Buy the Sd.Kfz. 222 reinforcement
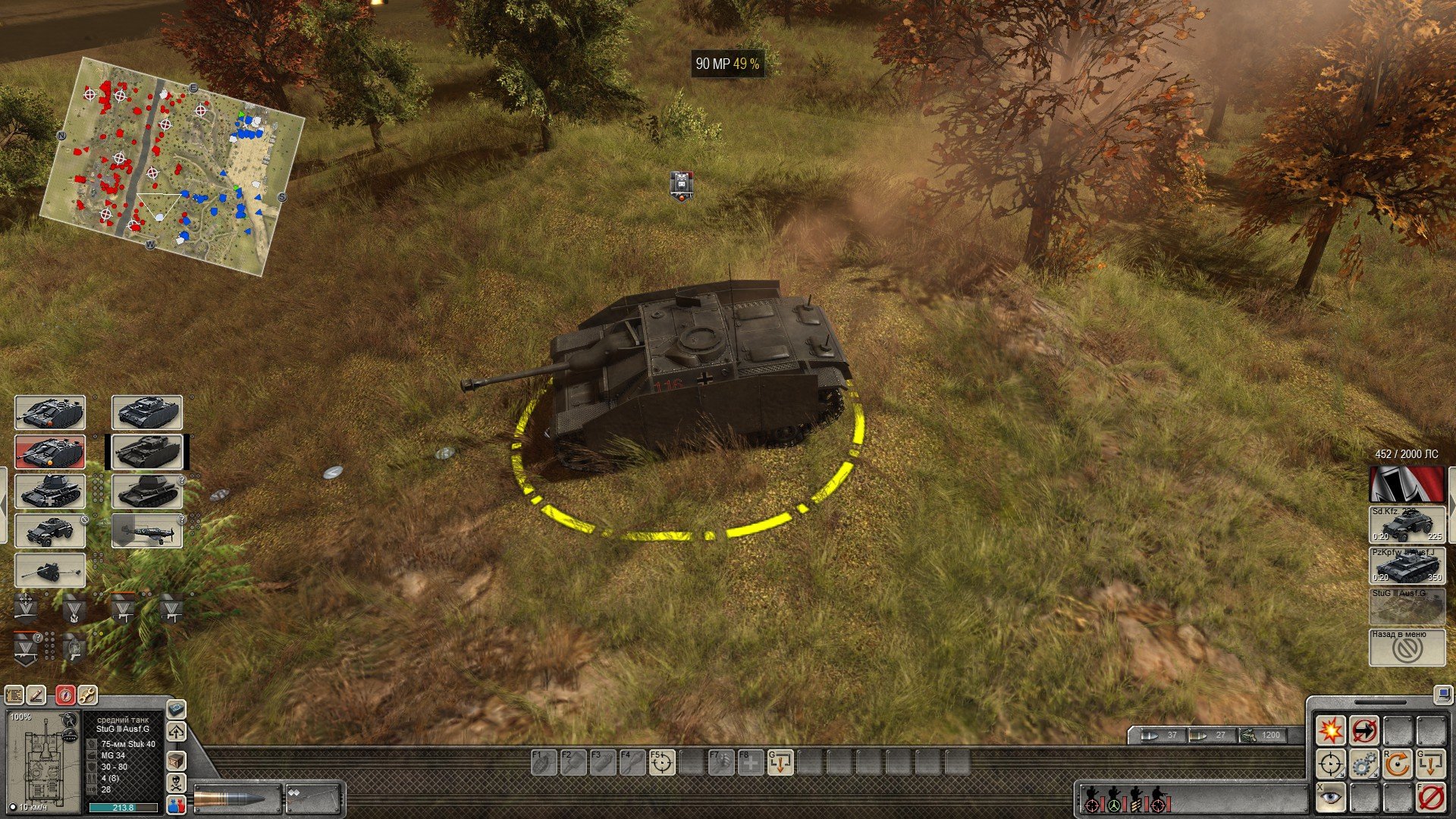1456x819 pixels. 1407,525
